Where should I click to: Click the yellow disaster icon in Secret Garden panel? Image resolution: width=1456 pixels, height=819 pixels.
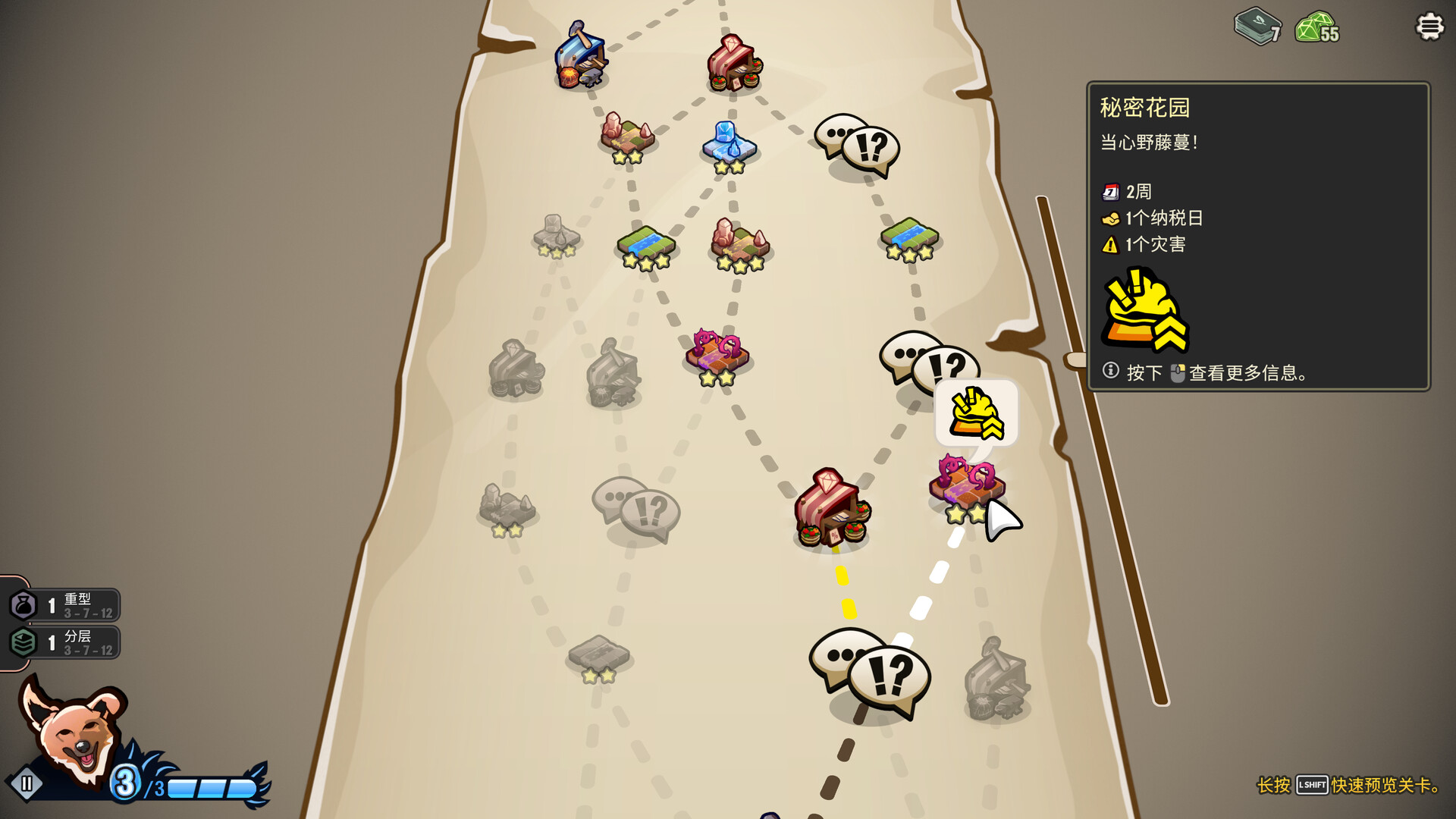1144,311
